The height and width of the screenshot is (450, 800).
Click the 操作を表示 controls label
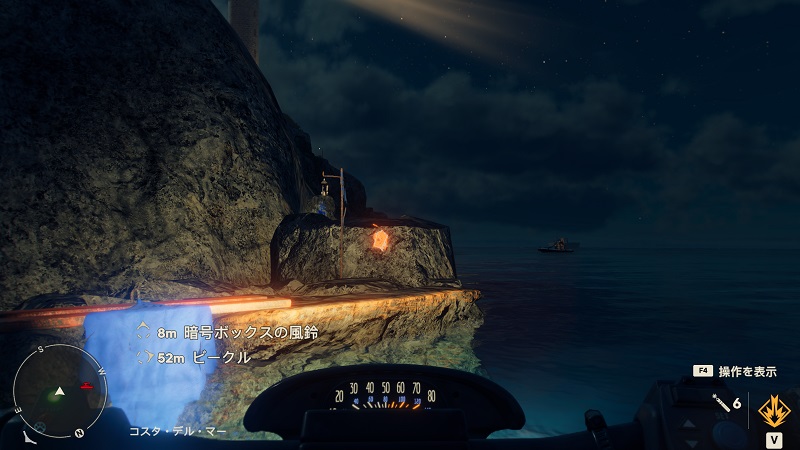pyautogui.click(x=746, y=371)
